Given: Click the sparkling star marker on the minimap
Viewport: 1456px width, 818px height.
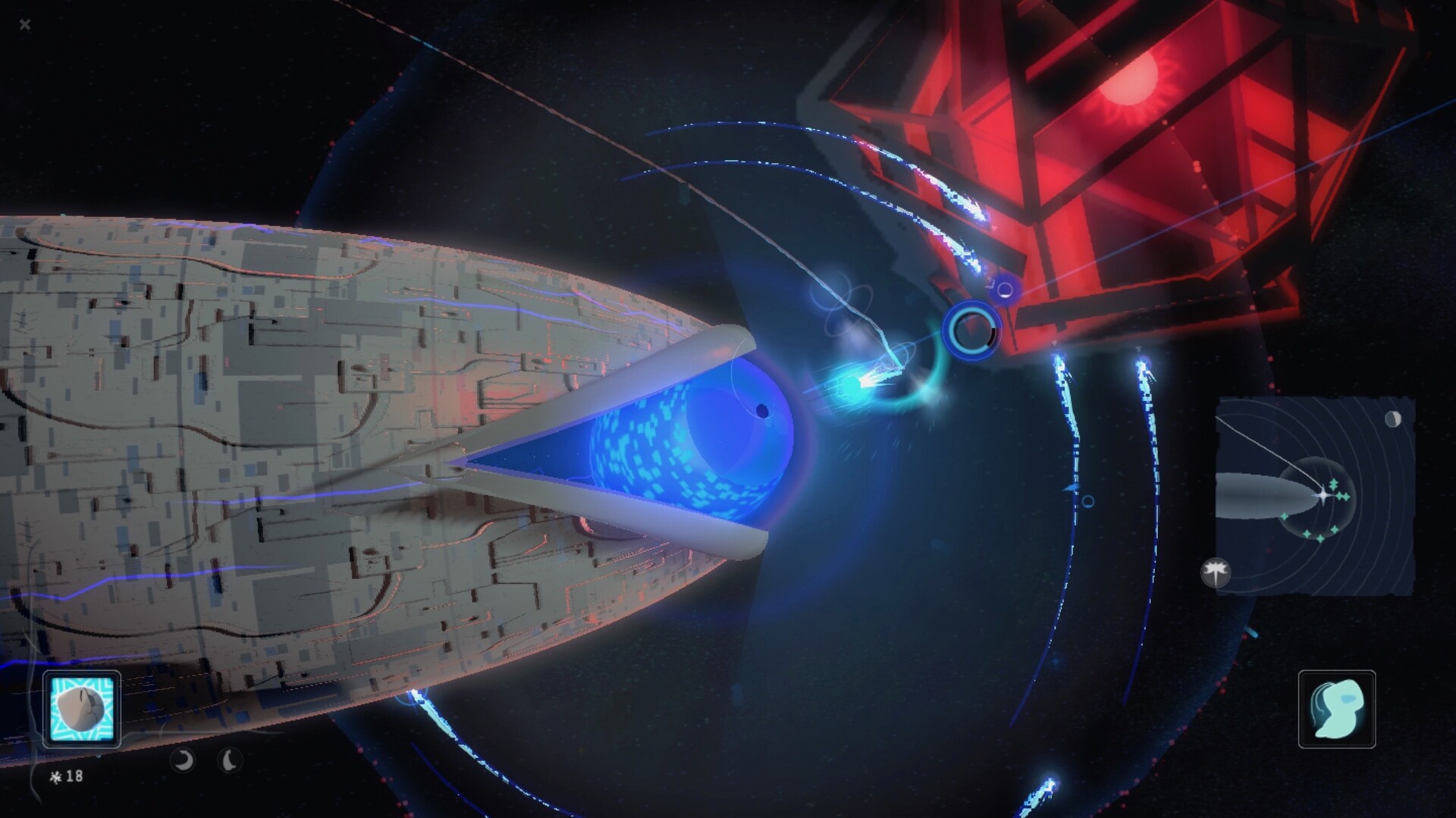Looking at the screenshot, I should click(x=1323, y=494).
